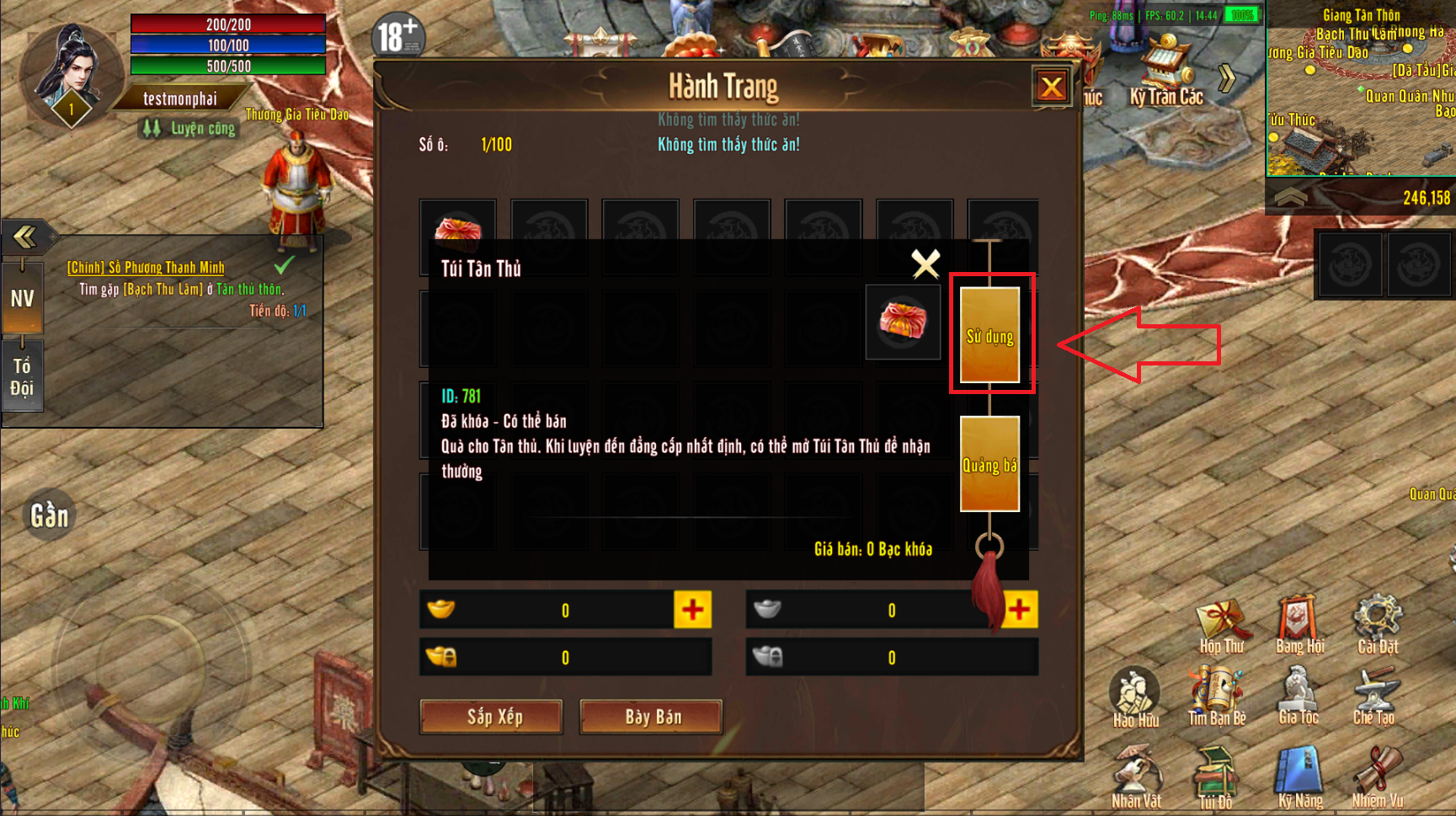Open the Bày Bán stall button
This screenshot has height=816, width=1456.
(651, 717)
